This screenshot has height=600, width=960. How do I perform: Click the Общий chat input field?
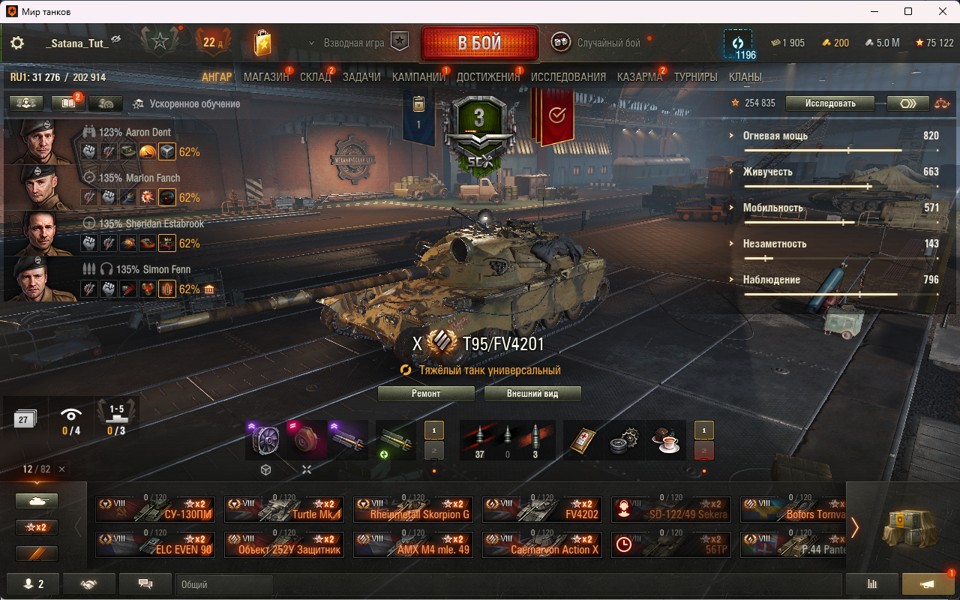coord(224,584)
